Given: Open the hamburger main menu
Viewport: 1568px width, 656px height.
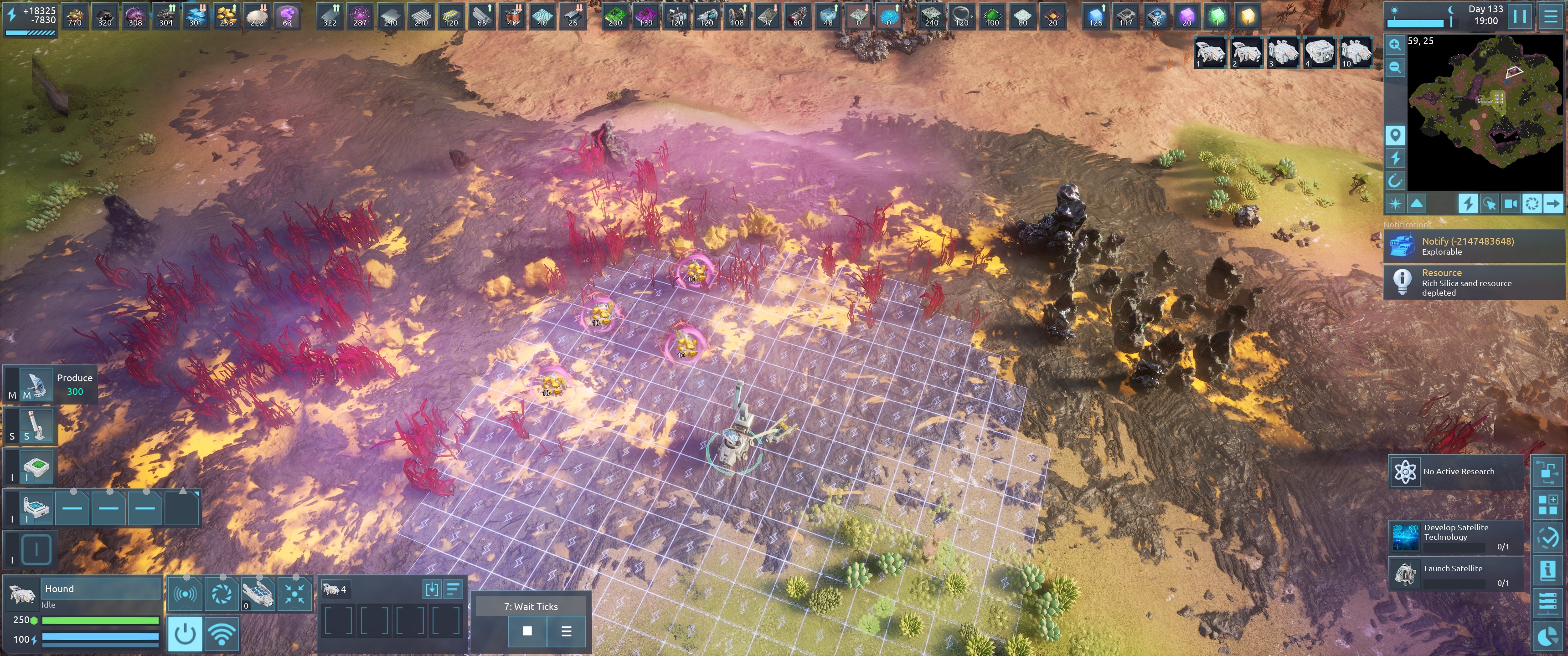Looking at the screenshot, I should tap(1550, 16).
